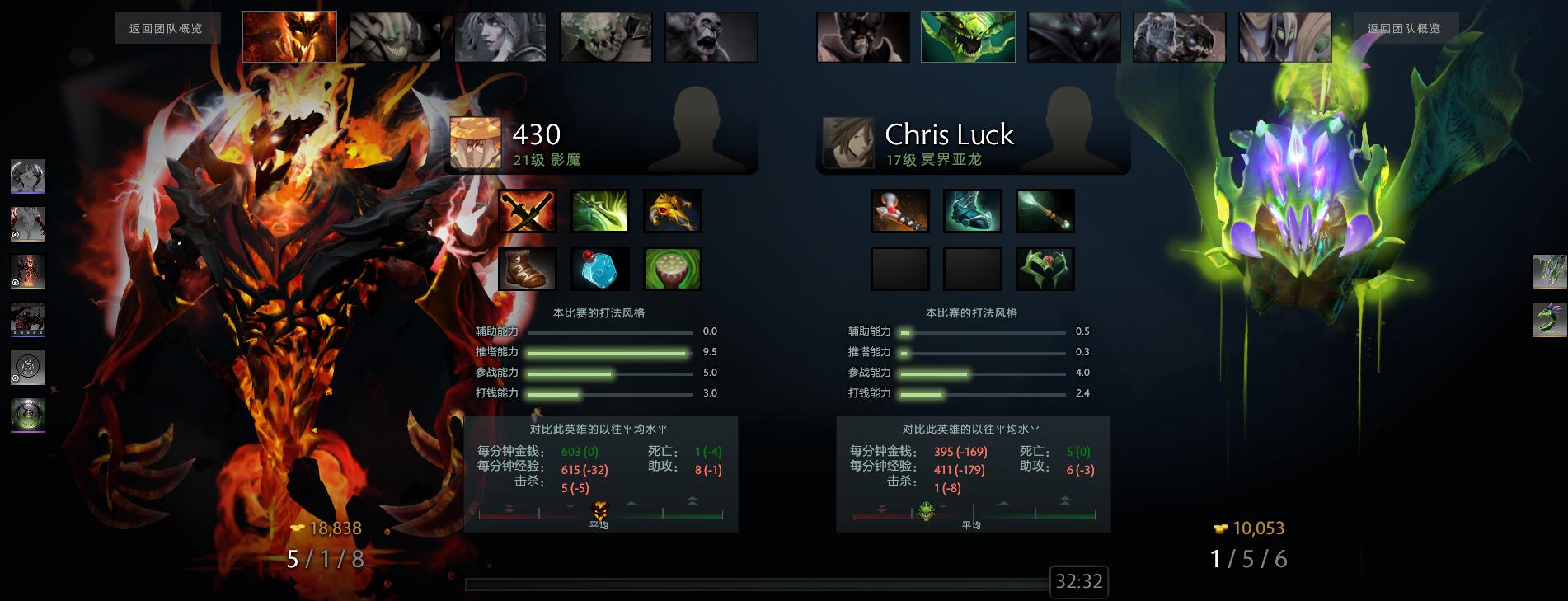Switch to the Shadow Fiend hero portrait tab
1568x601 pixels.
click(x=289, y=36)
